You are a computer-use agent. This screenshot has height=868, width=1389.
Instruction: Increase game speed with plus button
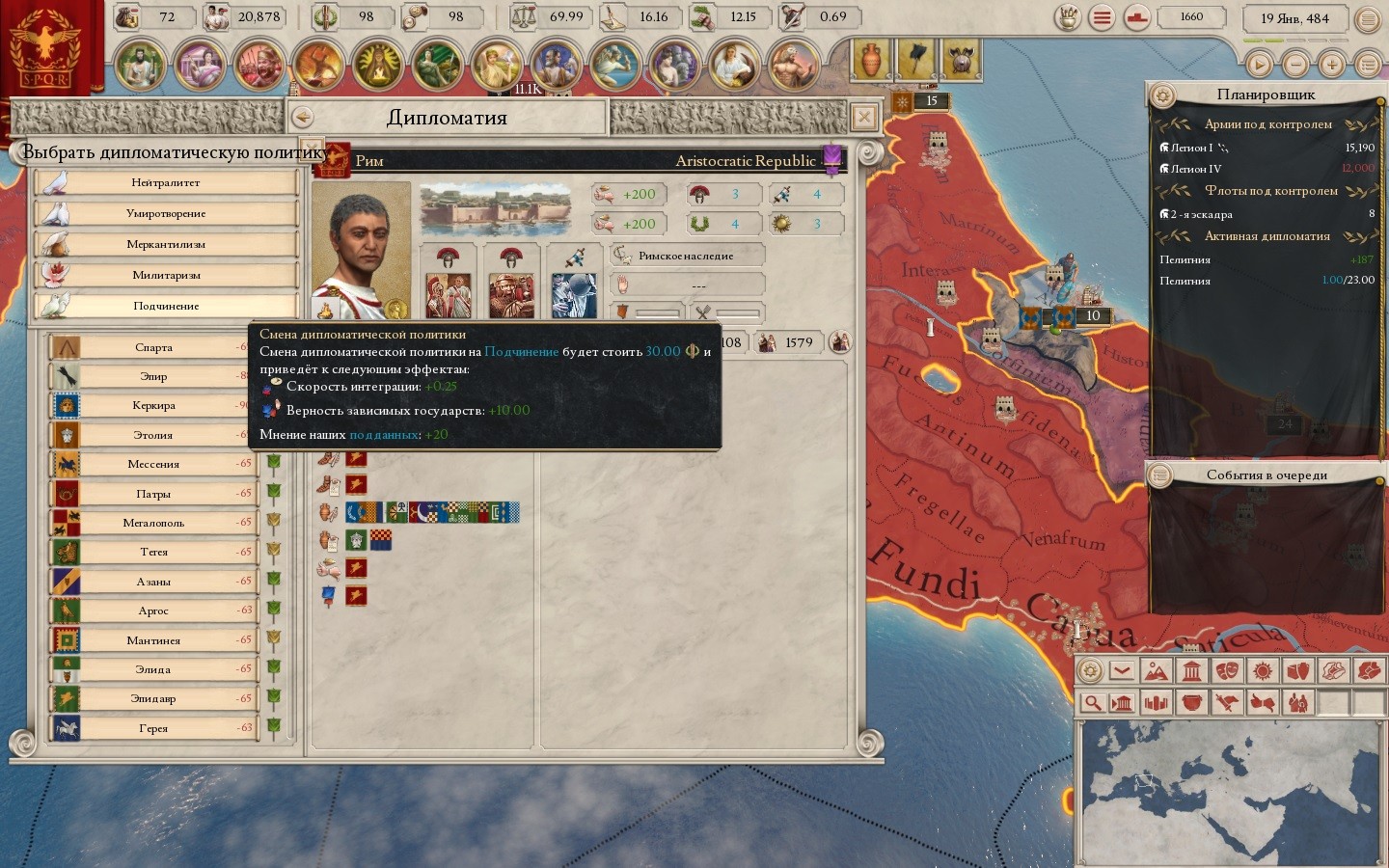pos(1332,65)
